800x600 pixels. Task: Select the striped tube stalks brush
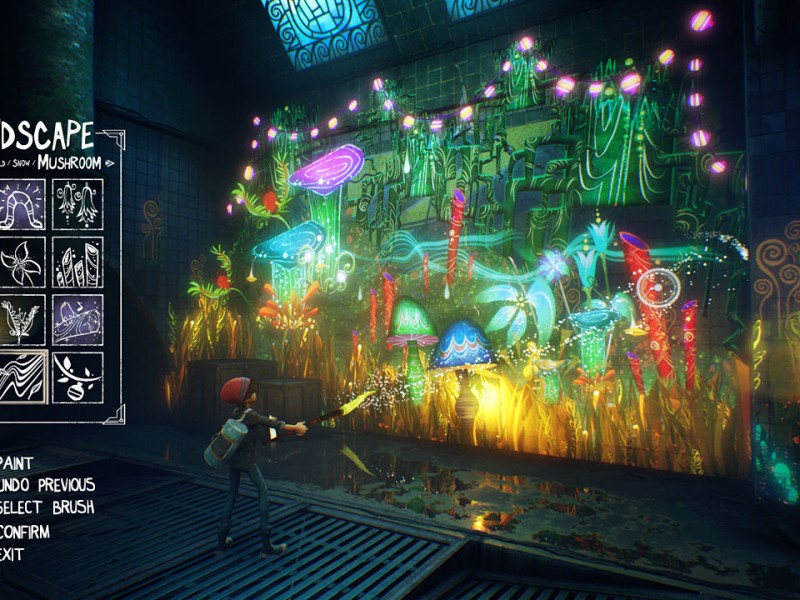point(77,262)
